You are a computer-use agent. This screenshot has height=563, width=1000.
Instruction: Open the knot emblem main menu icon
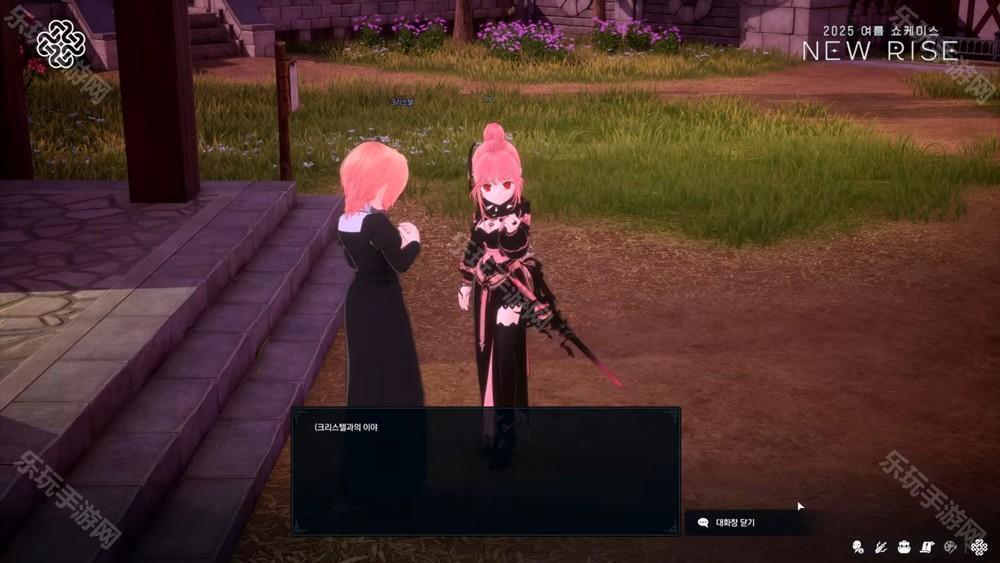click(979, 547)
